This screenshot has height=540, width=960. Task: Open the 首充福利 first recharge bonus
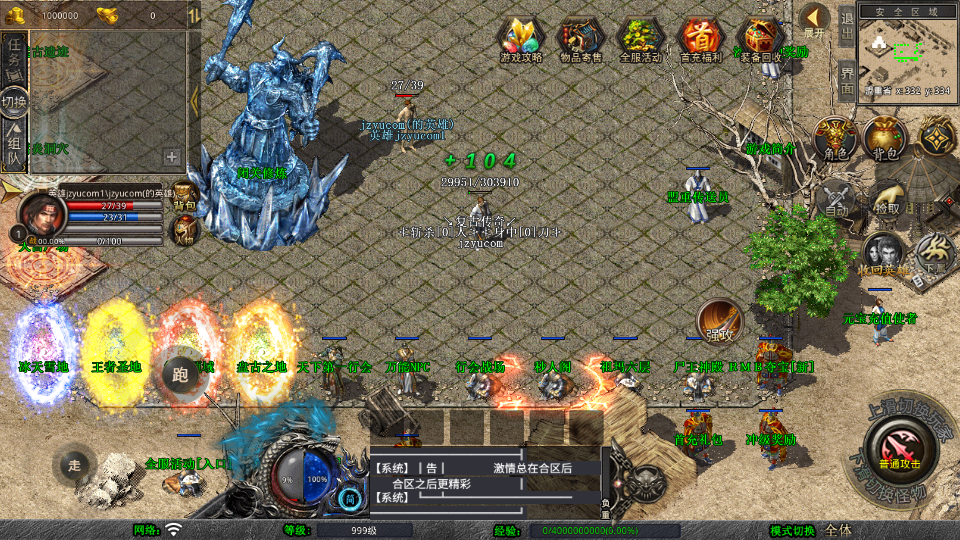(x=700, y=40)
